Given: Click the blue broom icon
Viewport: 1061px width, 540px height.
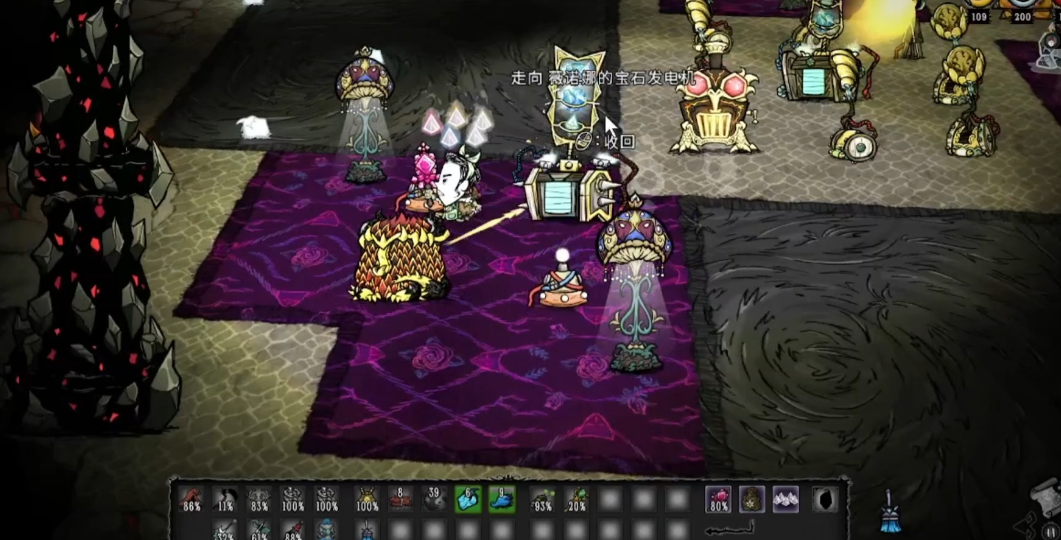Looking at the screenshot, I should pyautogui.click(x=888, y=510).
